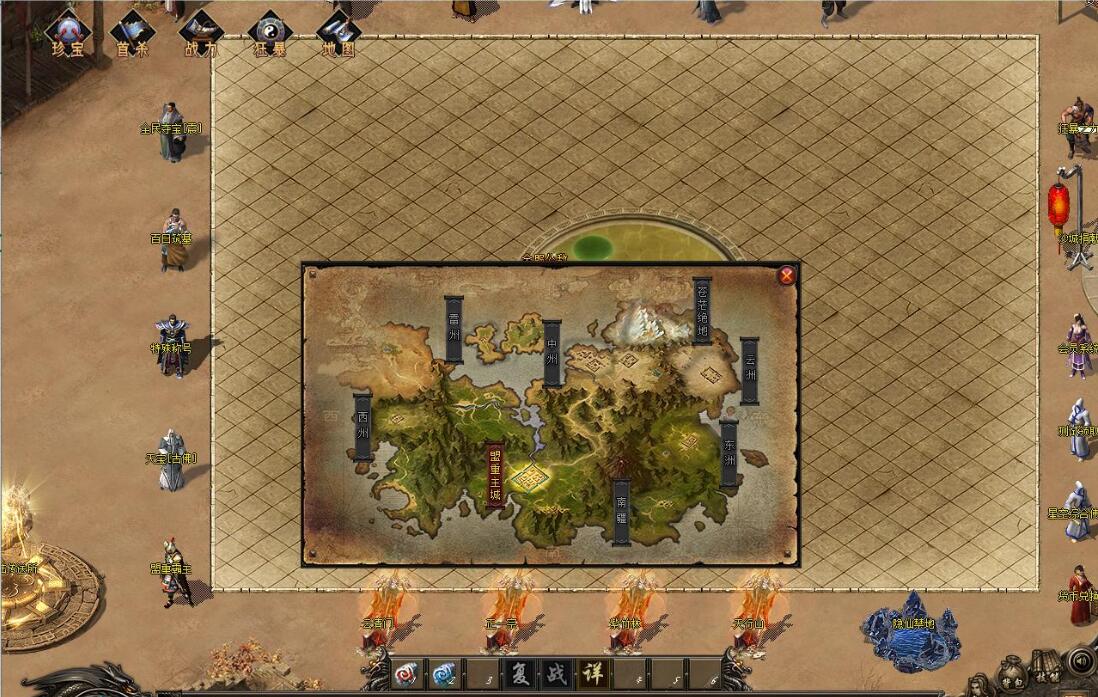This screenshot has height=697, width=1098.
Task: Open the 首杀 first-kill menu
Action: (132, 34)
